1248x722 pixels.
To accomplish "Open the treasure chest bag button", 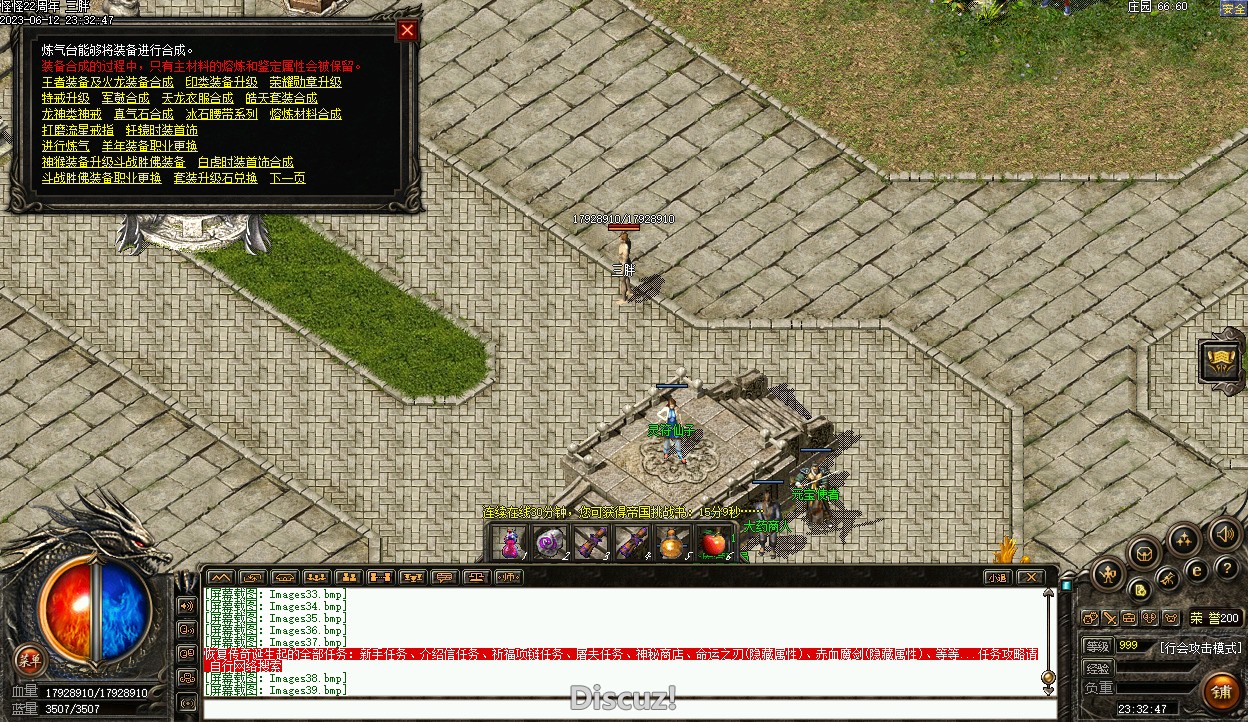I will [1145, 551].
